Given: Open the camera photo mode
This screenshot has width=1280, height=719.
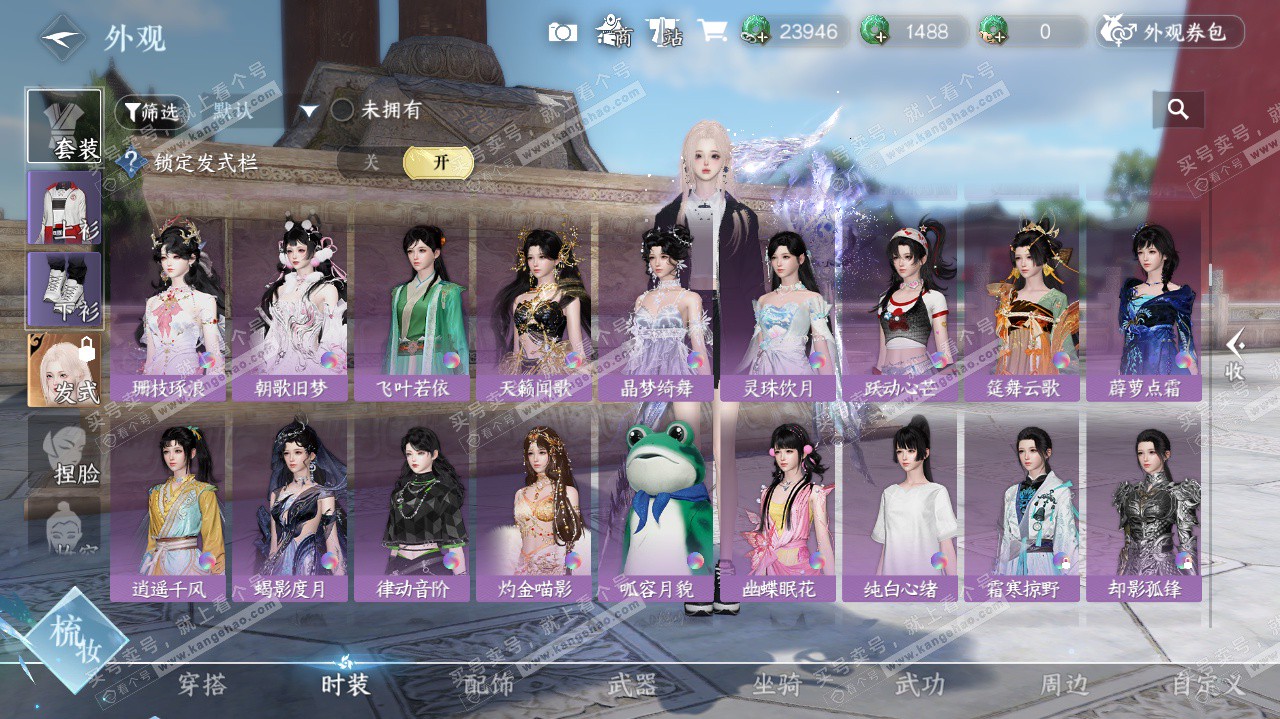Looking at the screenshot, I should tap(563, 32).
